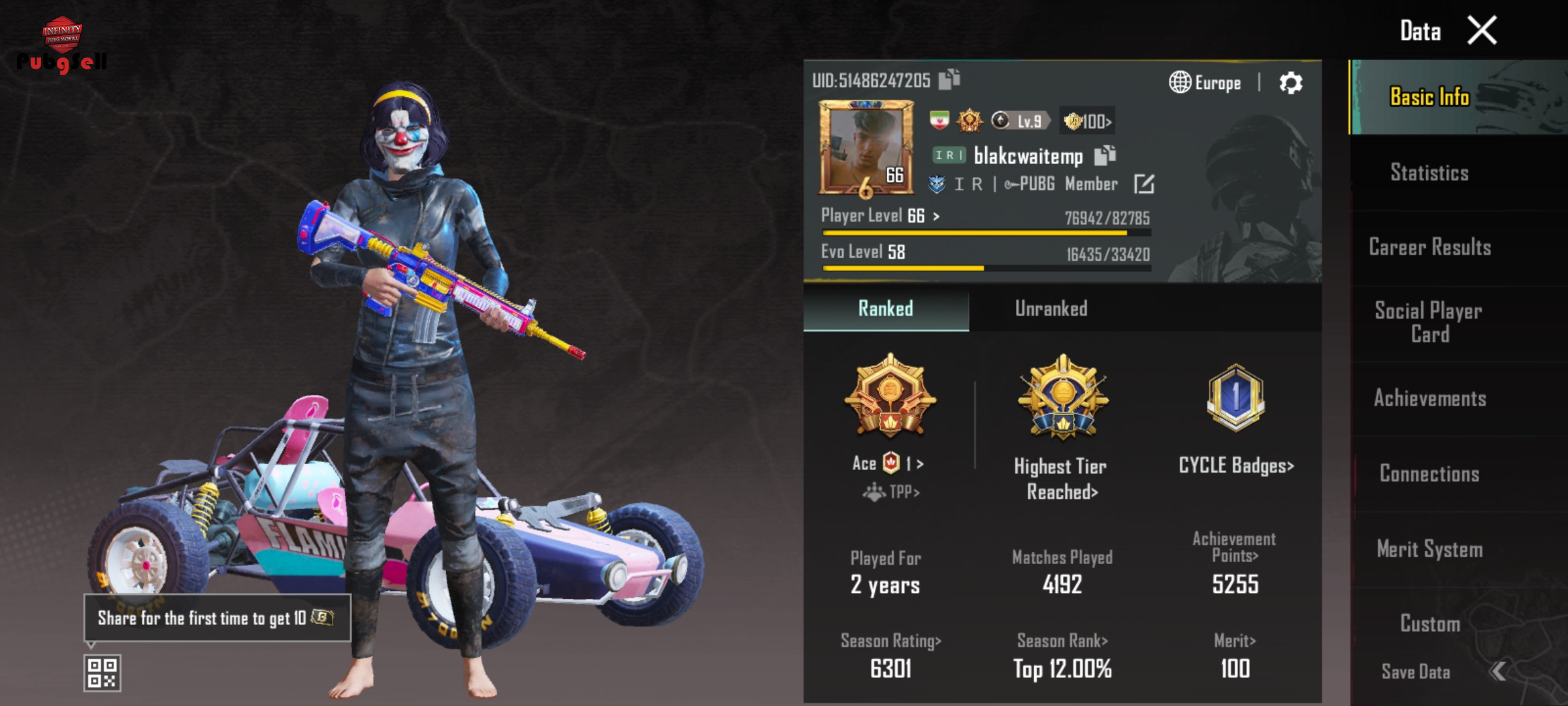The width and height of the screenshot is (1568, 706).
Task: Edit the clan title line
Action: (x=1144, y=184)
